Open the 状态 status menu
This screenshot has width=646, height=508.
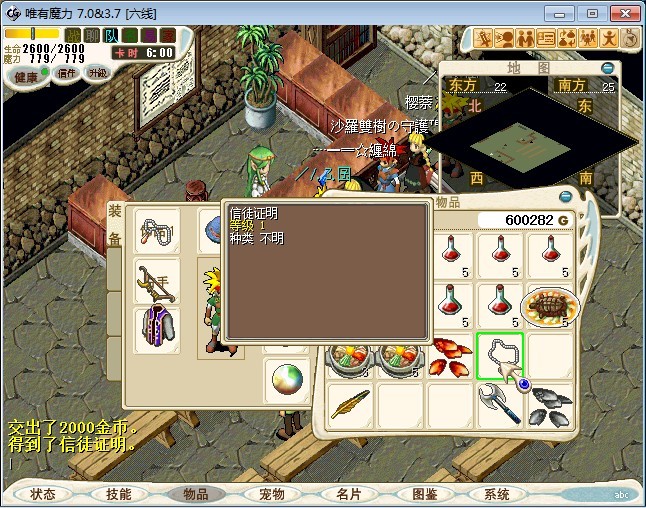tap(43, 494)
